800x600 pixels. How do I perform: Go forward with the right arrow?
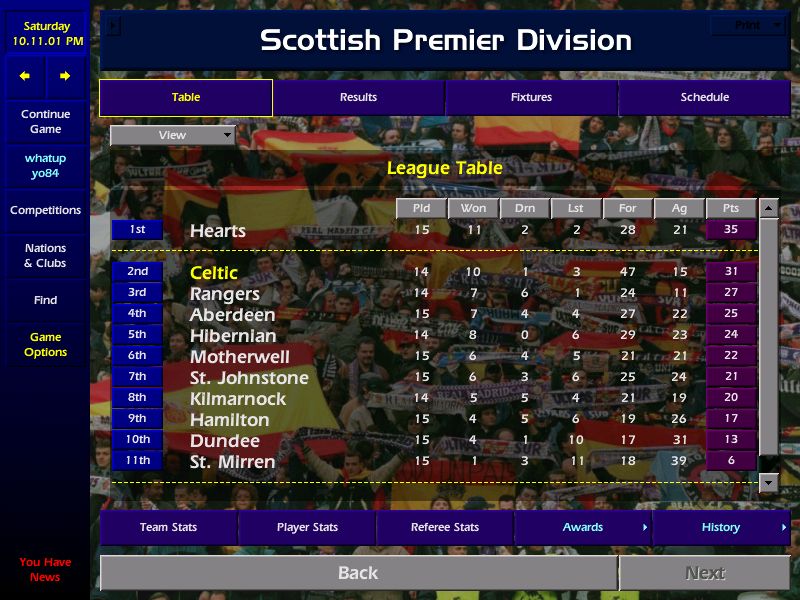tap(65, 76)
